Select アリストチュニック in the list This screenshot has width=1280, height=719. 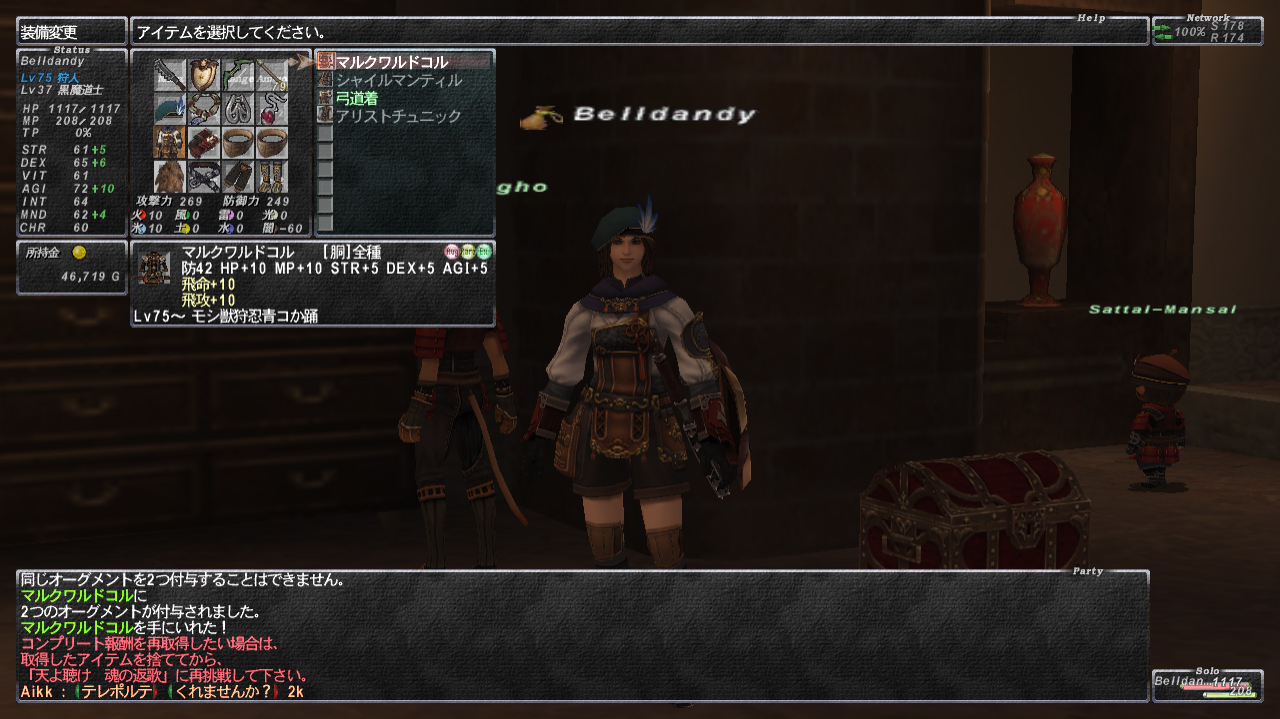tap(398, 116)
